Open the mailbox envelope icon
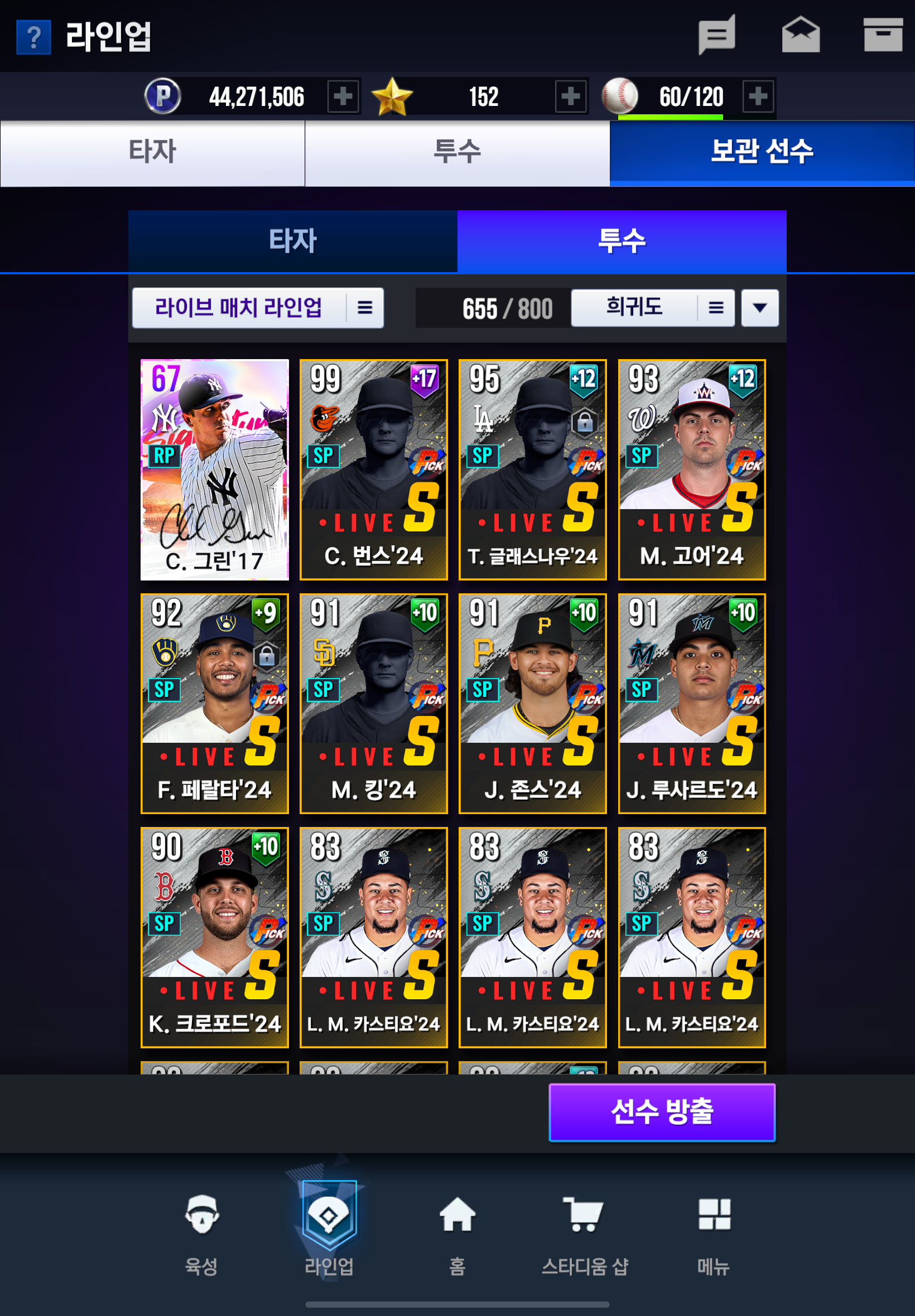Image resolution: width=915 pixels, height=1316 pixels. click(x=800, y=36)
